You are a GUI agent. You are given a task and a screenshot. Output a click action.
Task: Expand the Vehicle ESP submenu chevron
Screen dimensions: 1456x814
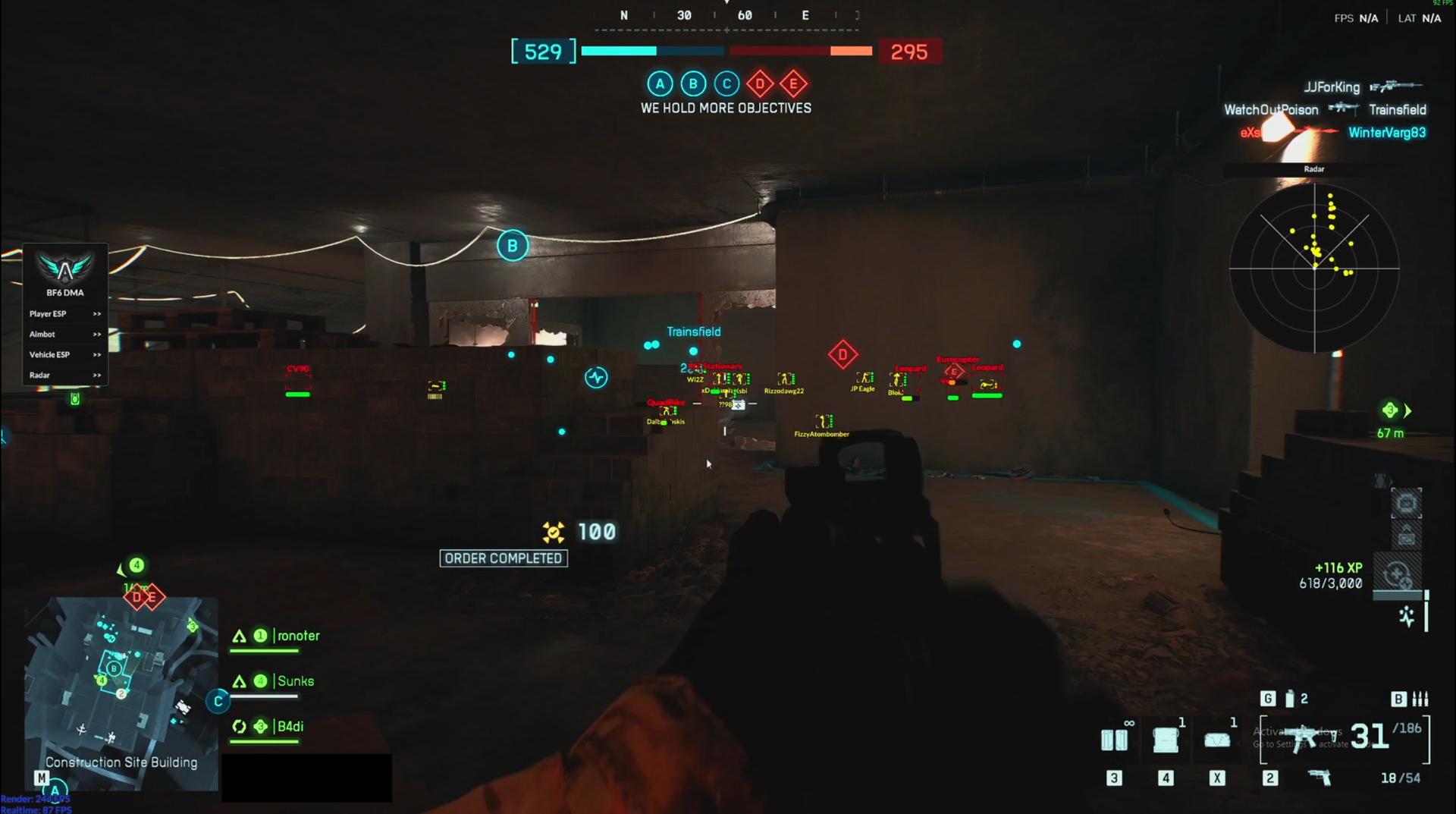96,354
